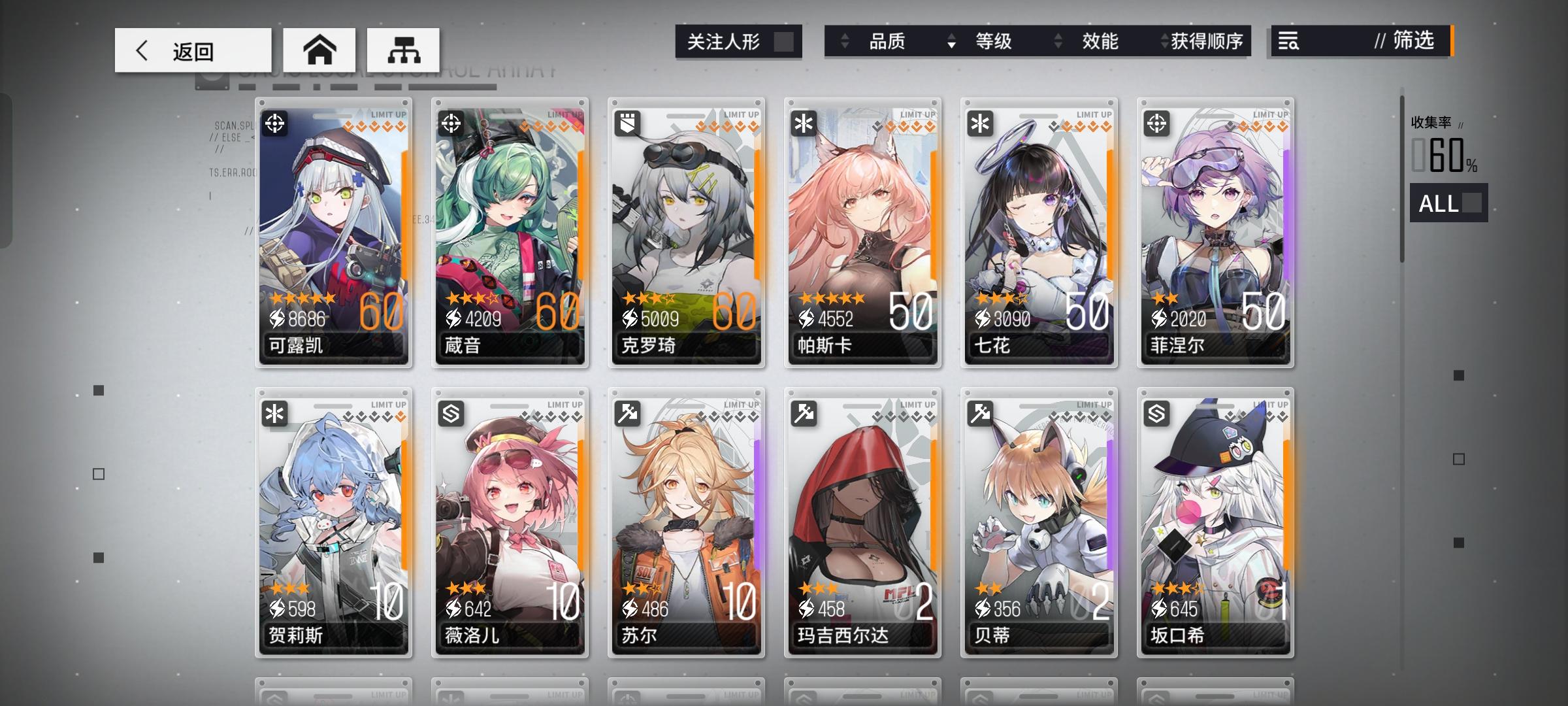This screenshot has width=1568, height=706.
Task: Select 效能 as the sort option
Action: point(1102,42)
